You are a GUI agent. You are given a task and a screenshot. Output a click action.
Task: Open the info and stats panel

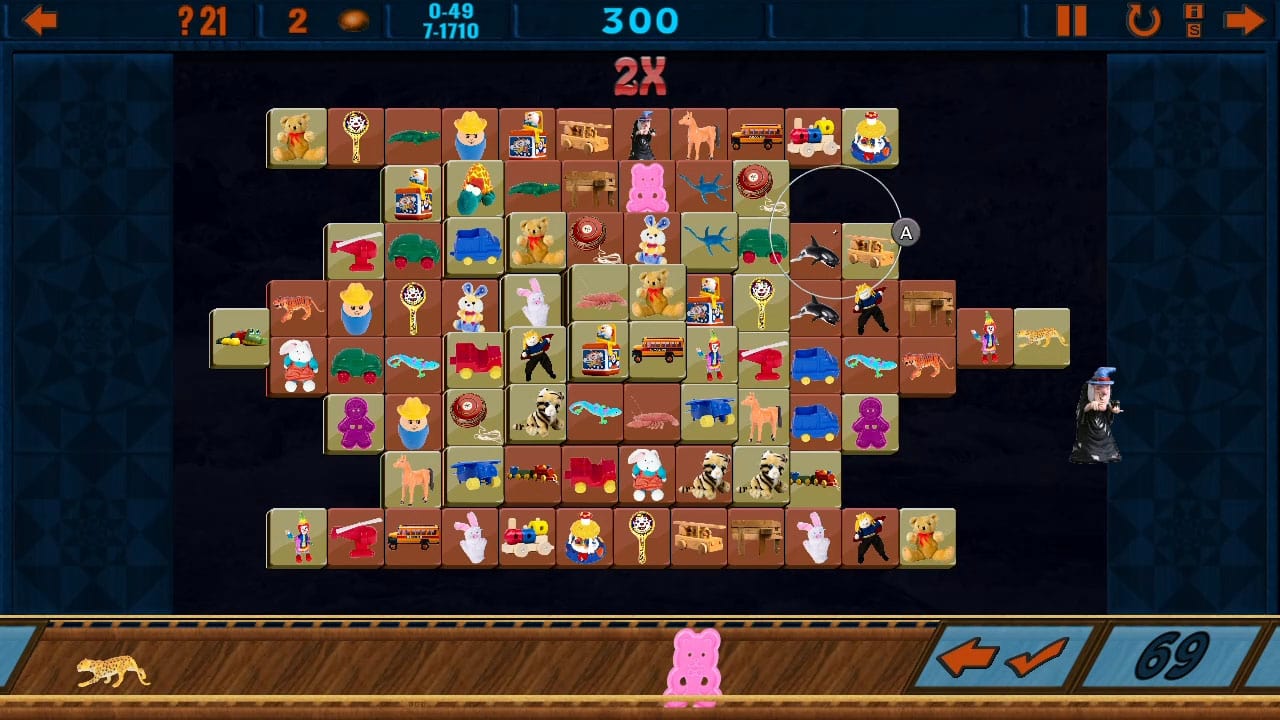point(1193,22)
